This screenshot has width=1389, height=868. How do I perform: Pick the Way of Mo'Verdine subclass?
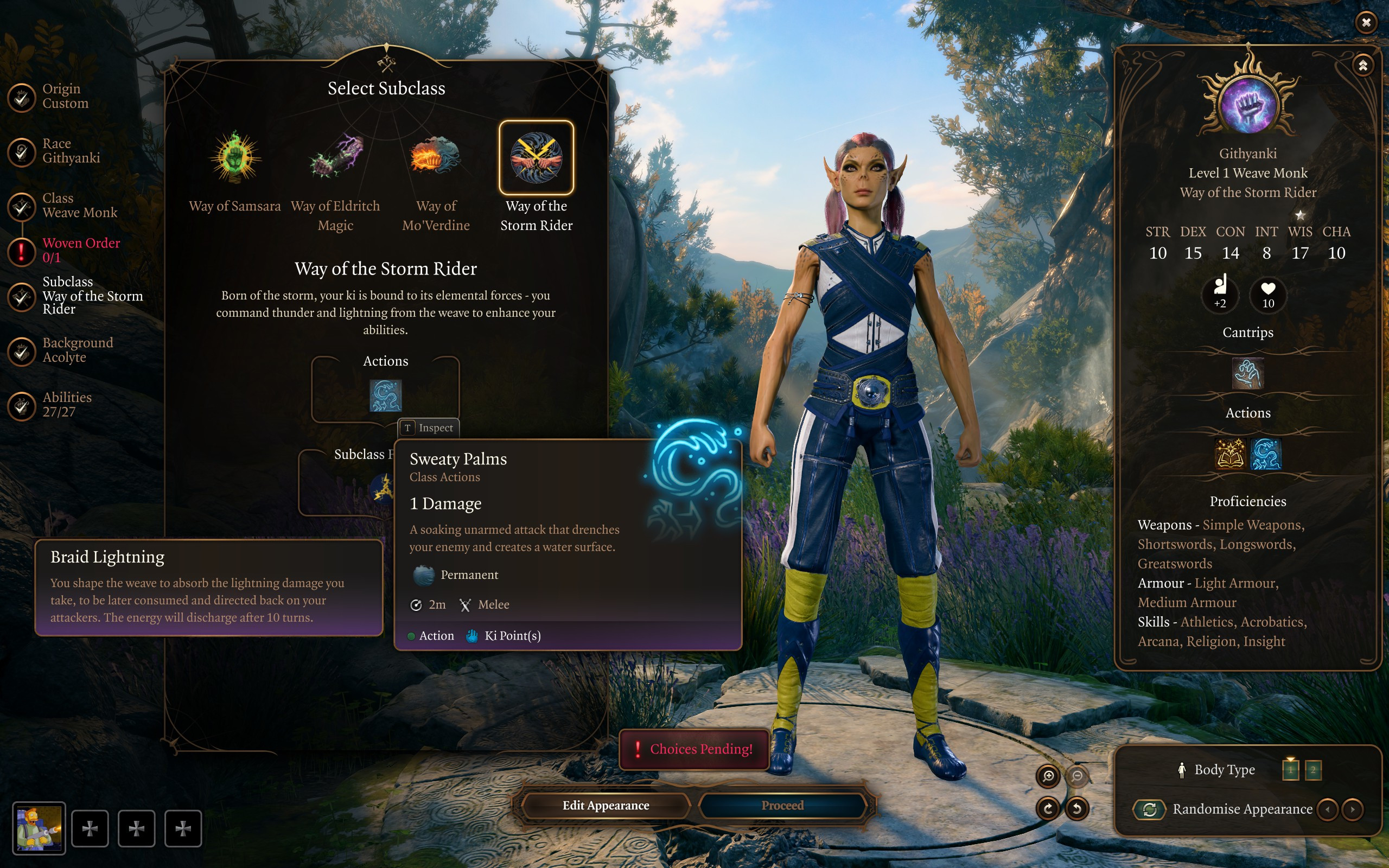pyautogui.click(x=436, y=157)
